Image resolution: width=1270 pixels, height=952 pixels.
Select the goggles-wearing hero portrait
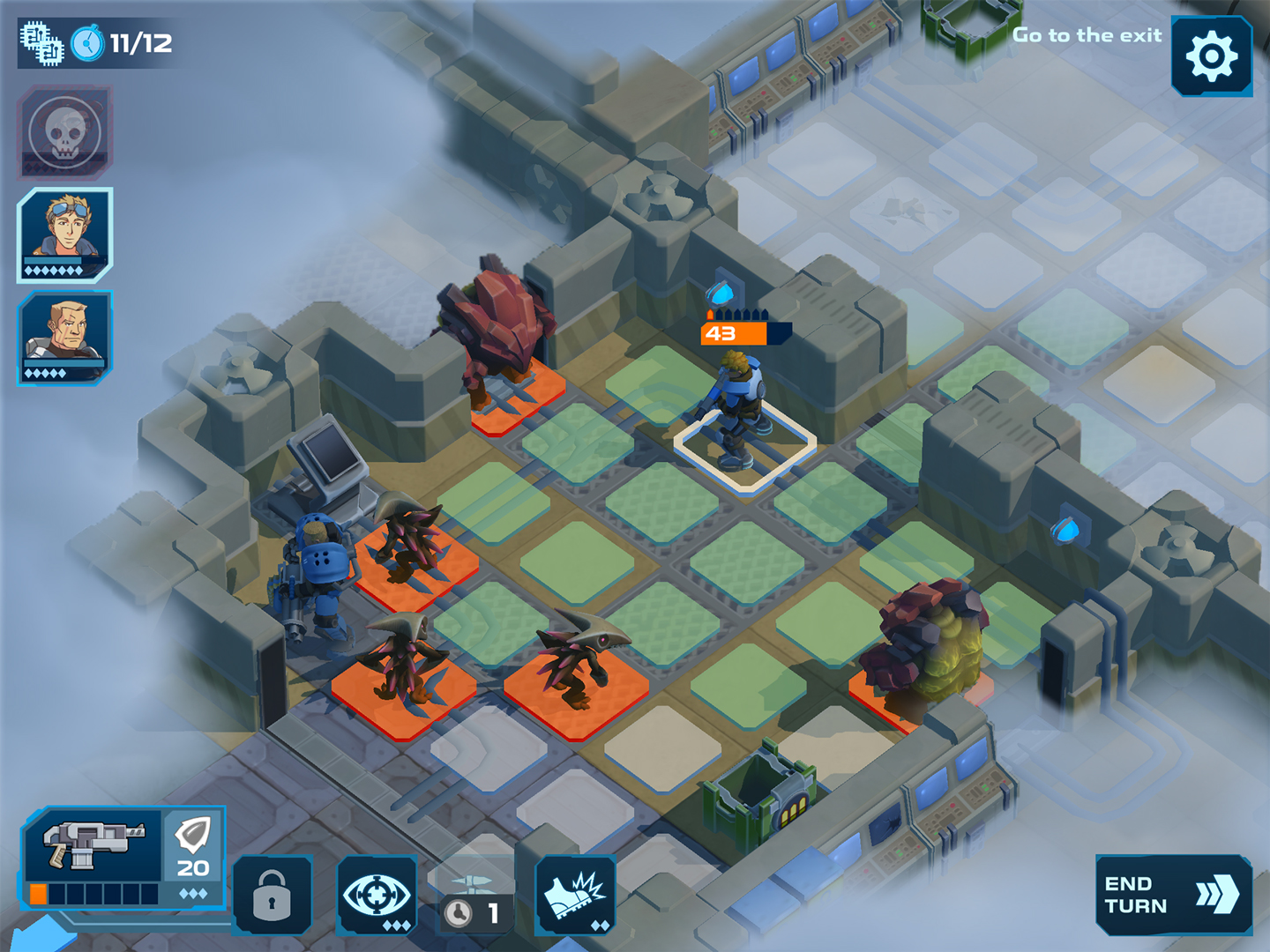click(x=65, y=234)
